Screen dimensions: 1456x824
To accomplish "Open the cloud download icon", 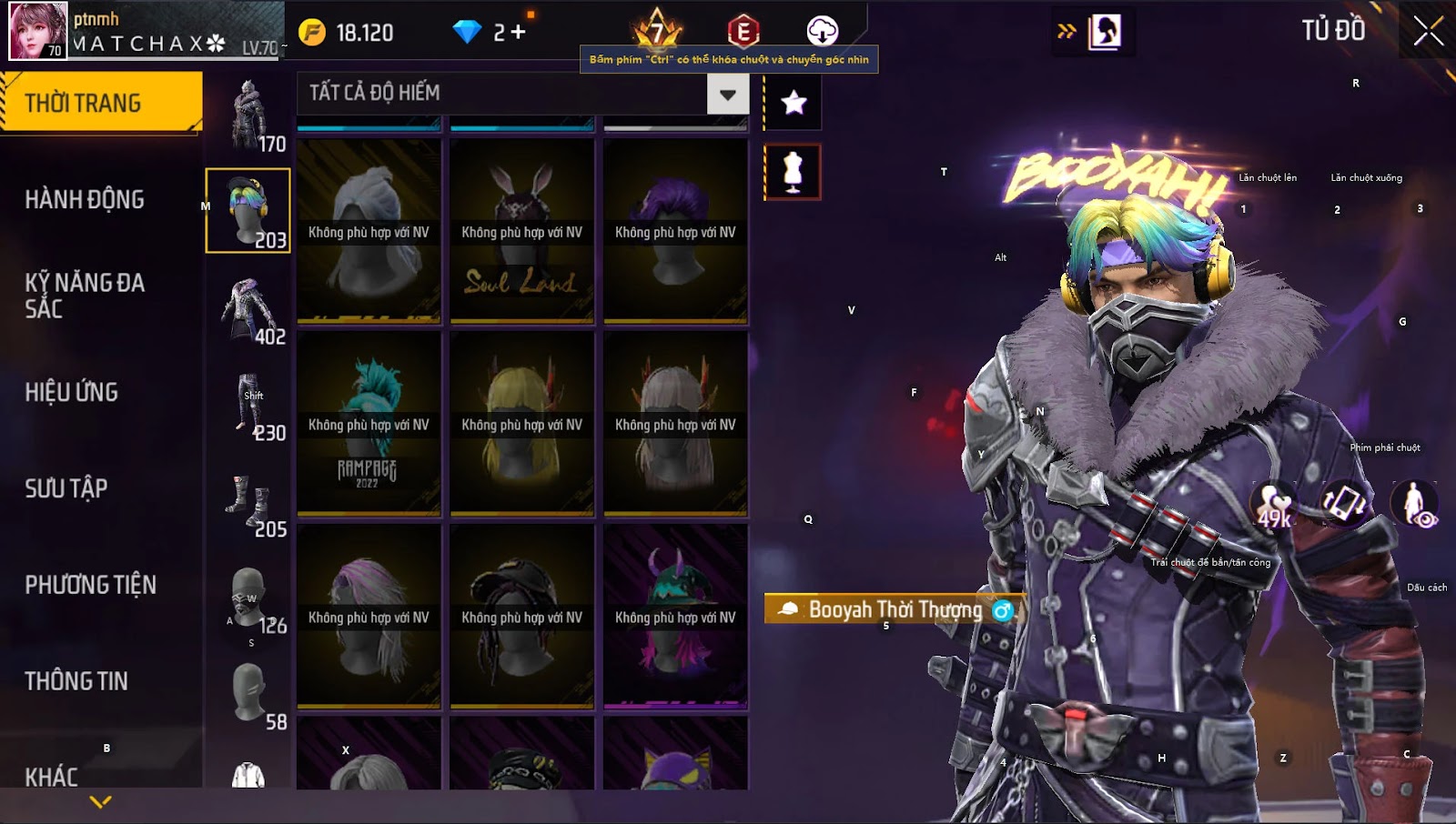I will [x=822, y=31].
